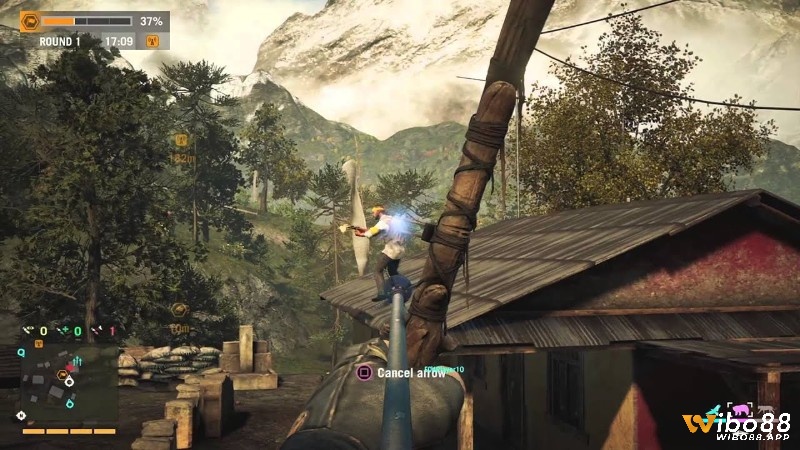Click the Wibo88 watermark logo
The image size is (800, 450).
(740, 425)
